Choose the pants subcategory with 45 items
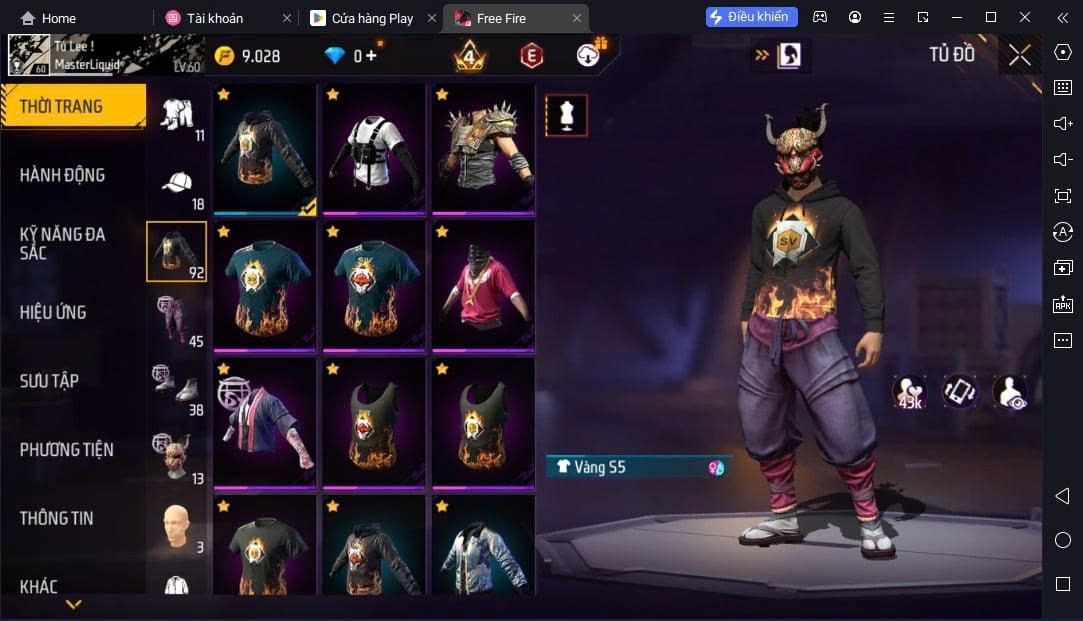1083x621 pixels. click(x=177, y=320)
